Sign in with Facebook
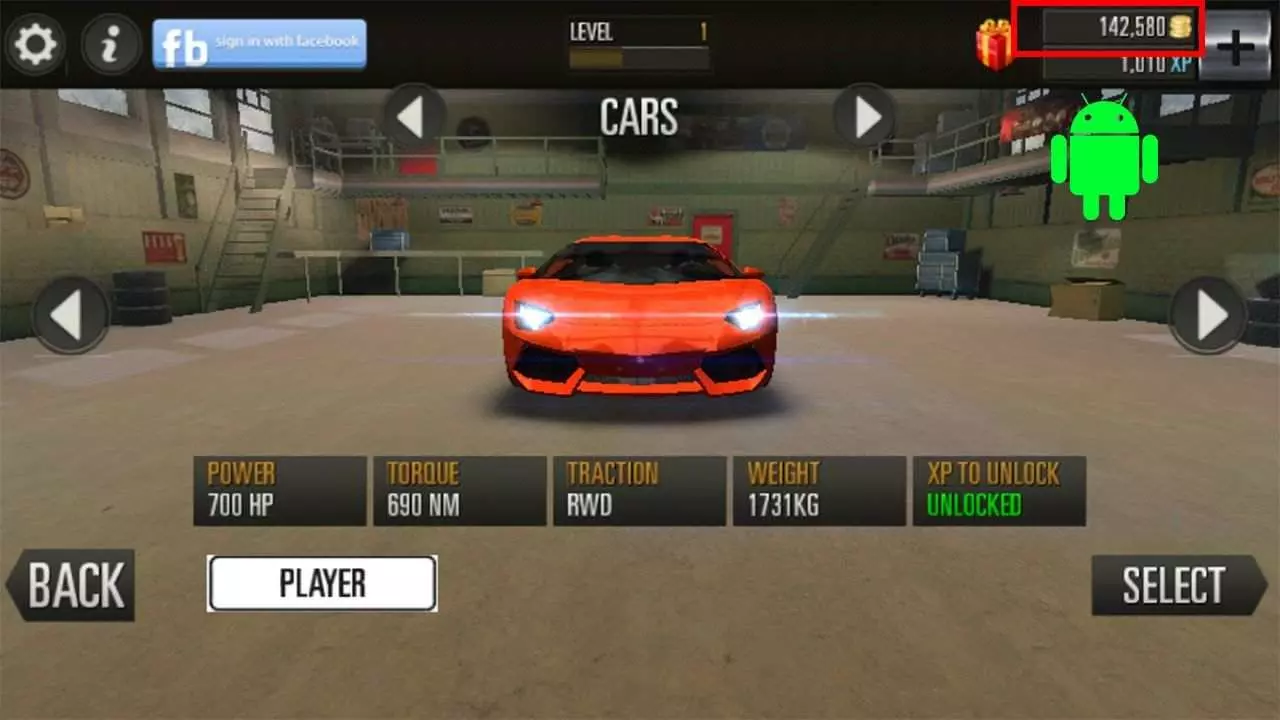This screenshot has height=720, width=1280. pos(260,43)
